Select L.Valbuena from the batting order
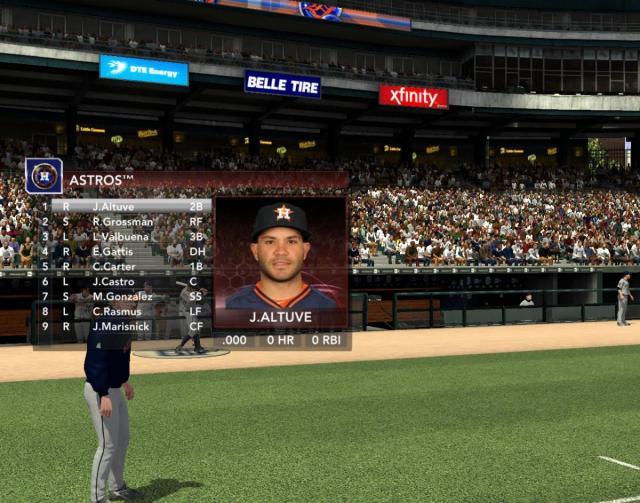 (125, 236)
